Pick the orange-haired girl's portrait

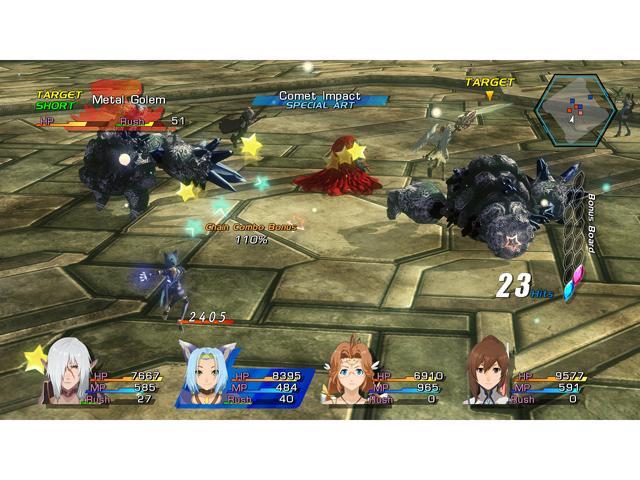click(x=348, y=373)
